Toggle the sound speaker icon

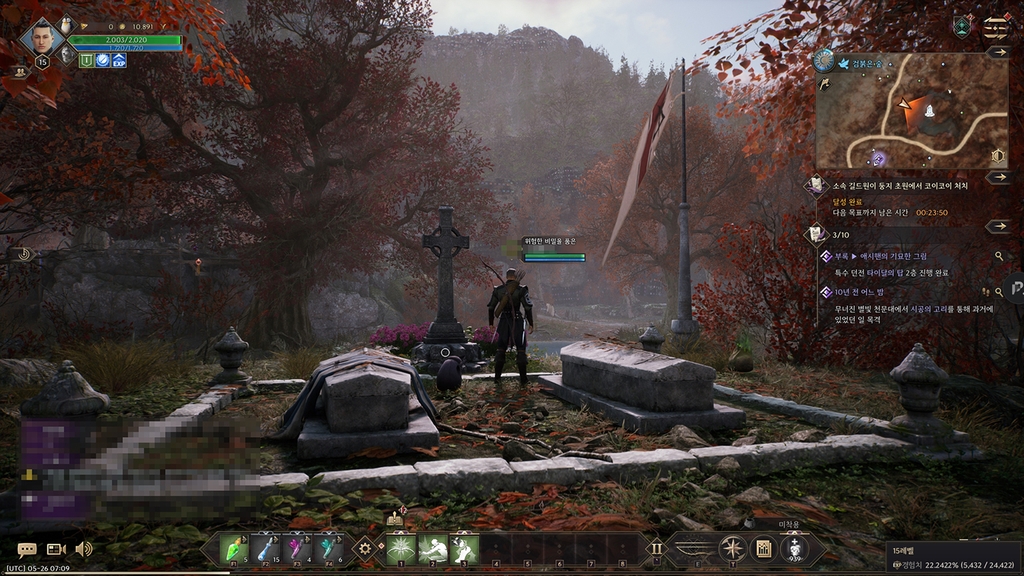(84, 549)
